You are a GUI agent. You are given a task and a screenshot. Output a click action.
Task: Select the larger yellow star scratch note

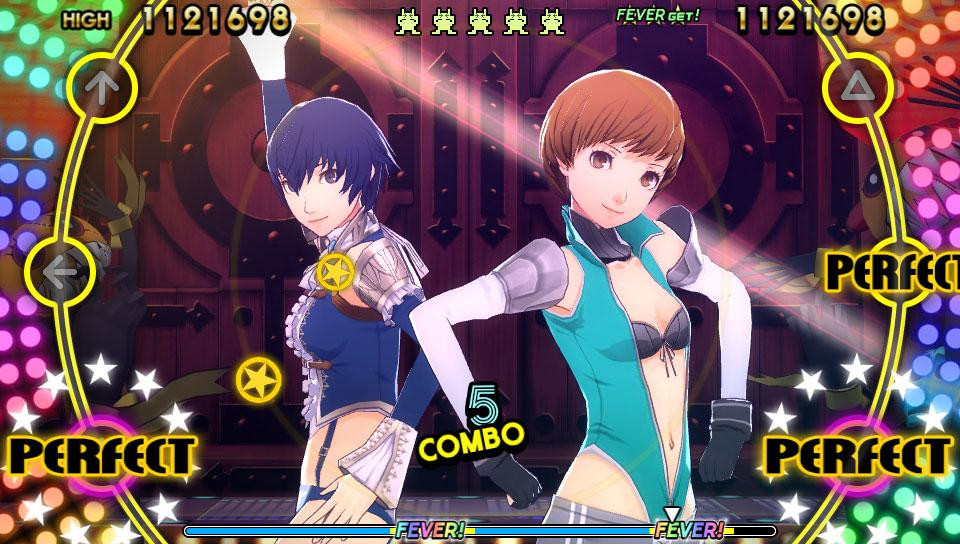click(258, 378)
